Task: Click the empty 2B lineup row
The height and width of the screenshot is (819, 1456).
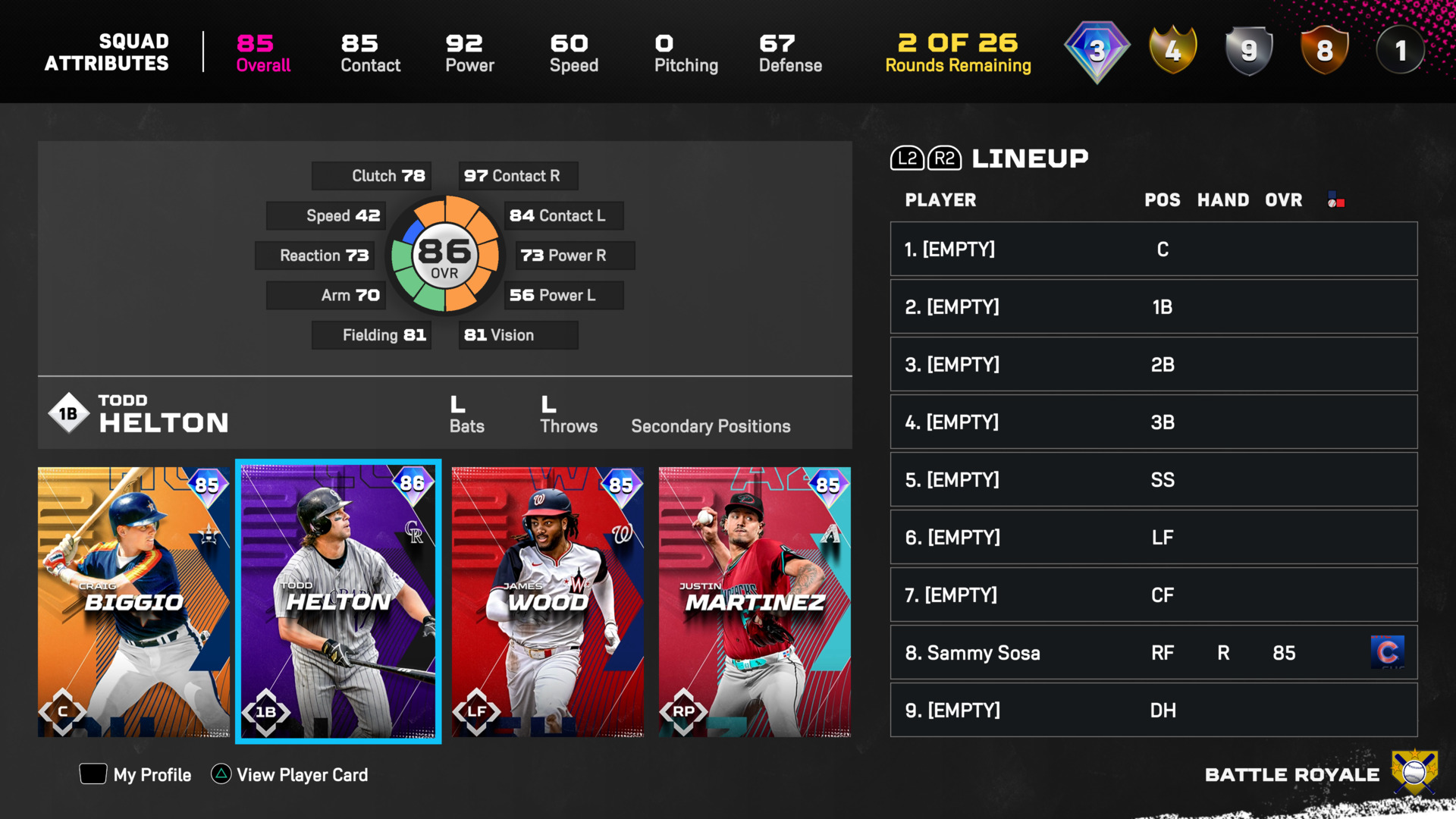Action: coord(1153,364)
